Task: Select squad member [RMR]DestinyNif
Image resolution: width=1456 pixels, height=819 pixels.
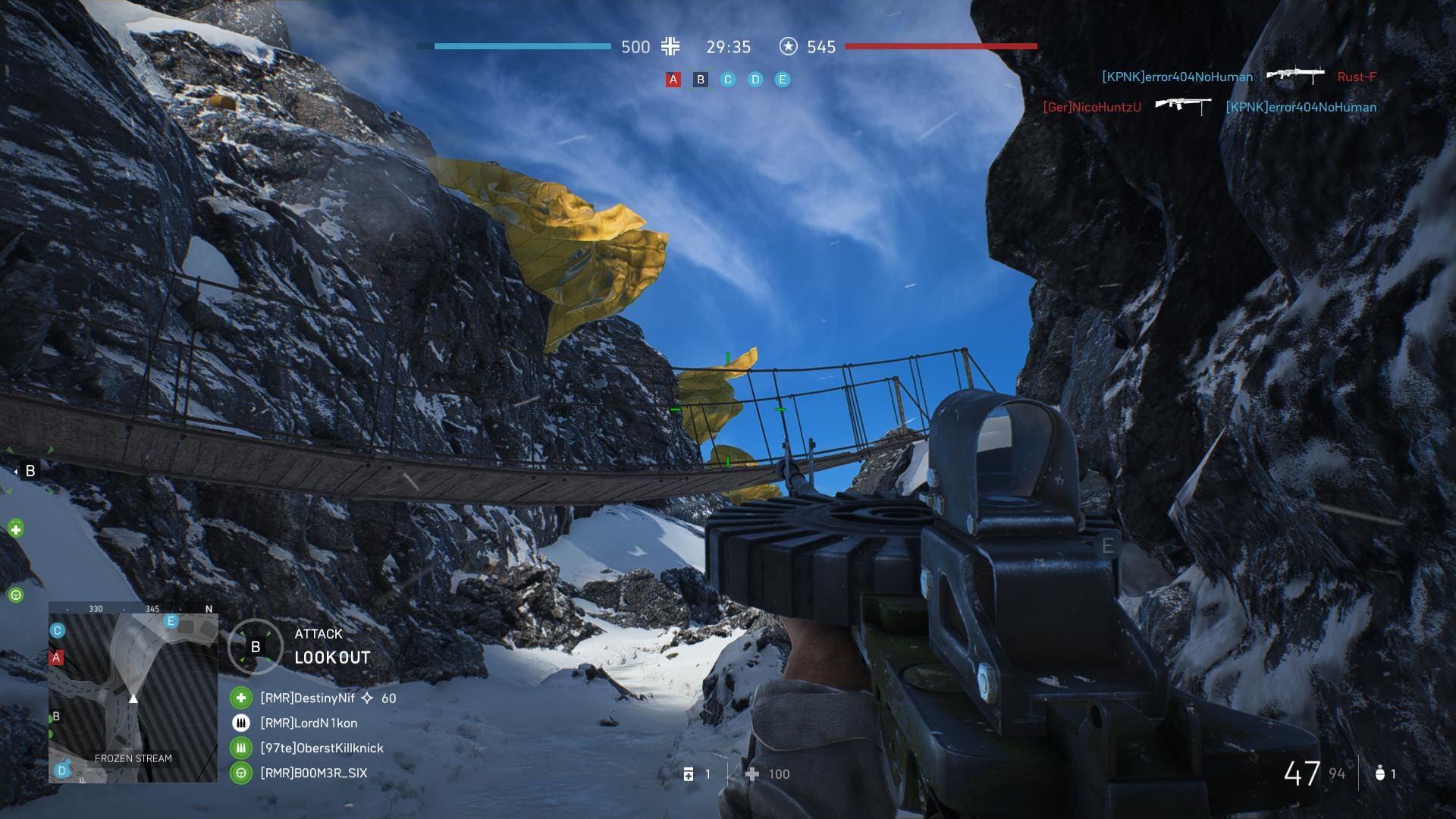Action: 307,698
